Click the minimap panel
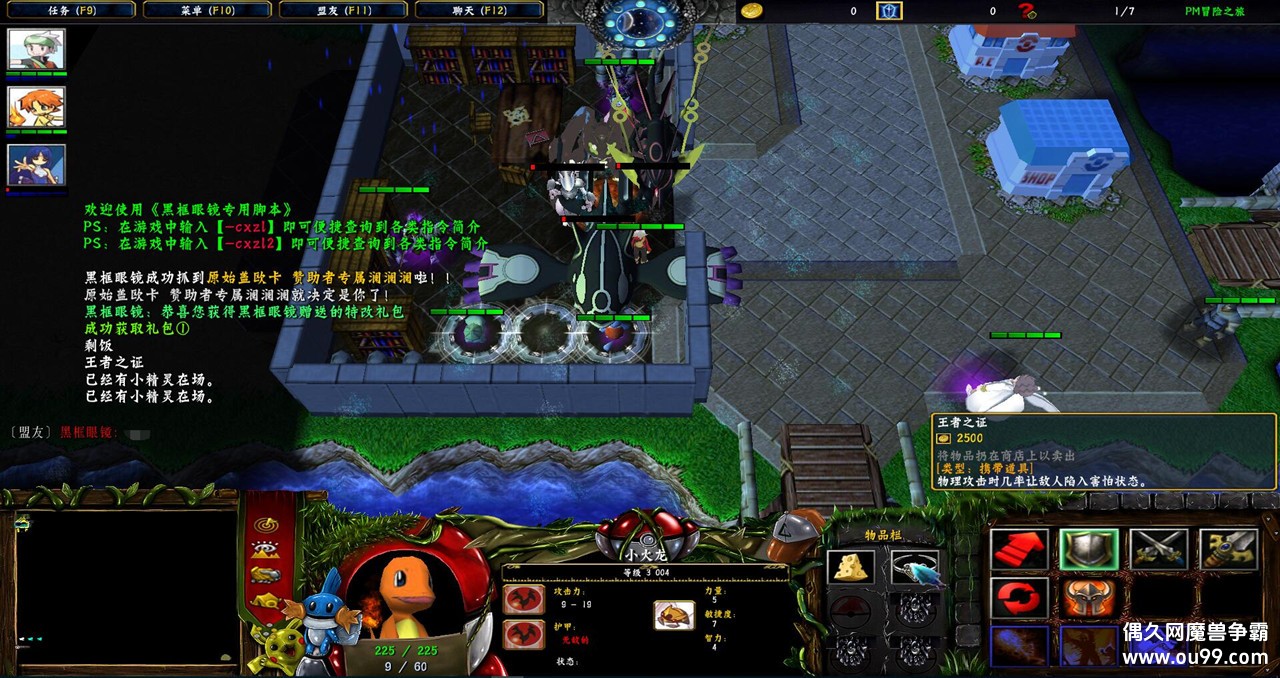 tap(125, 588)
